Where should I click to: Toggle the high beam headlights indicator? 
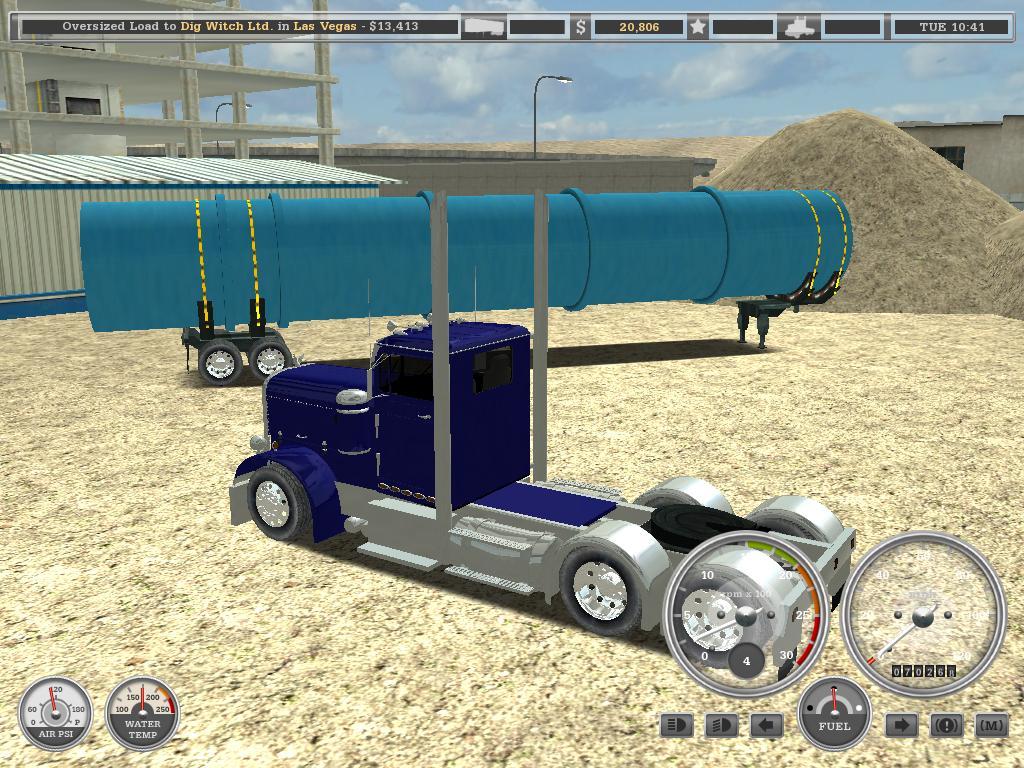[x=677, y=725]
